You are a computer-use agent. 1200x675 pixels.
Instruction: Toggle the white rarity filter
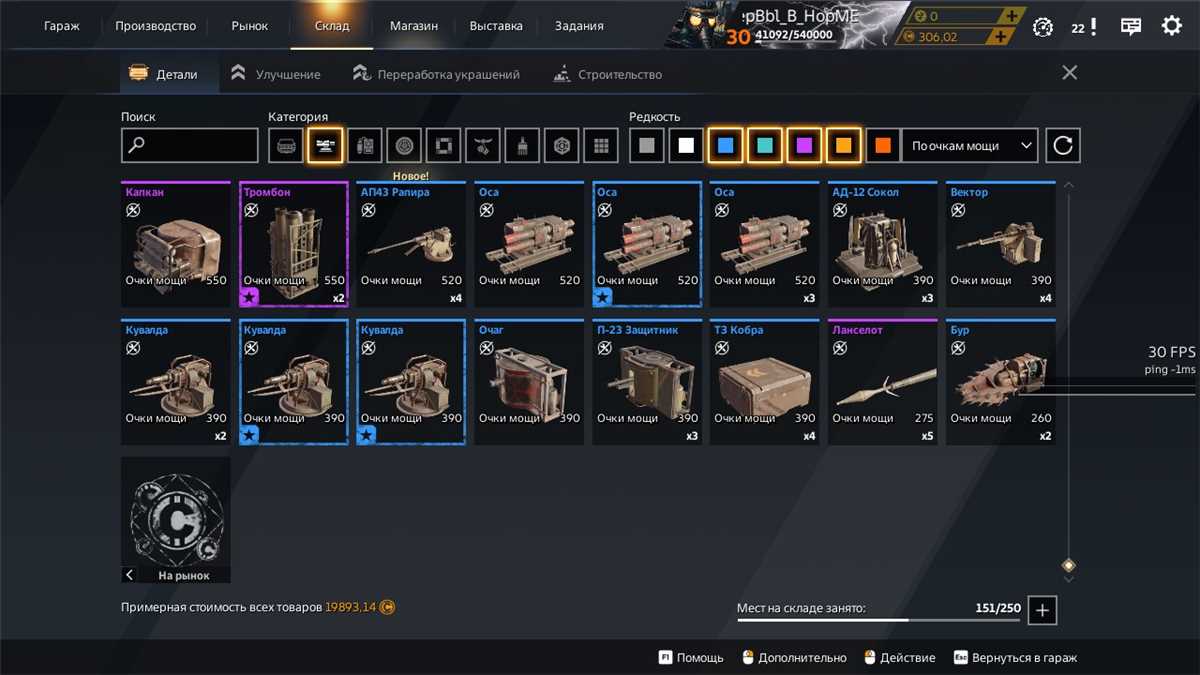(686, 146)
